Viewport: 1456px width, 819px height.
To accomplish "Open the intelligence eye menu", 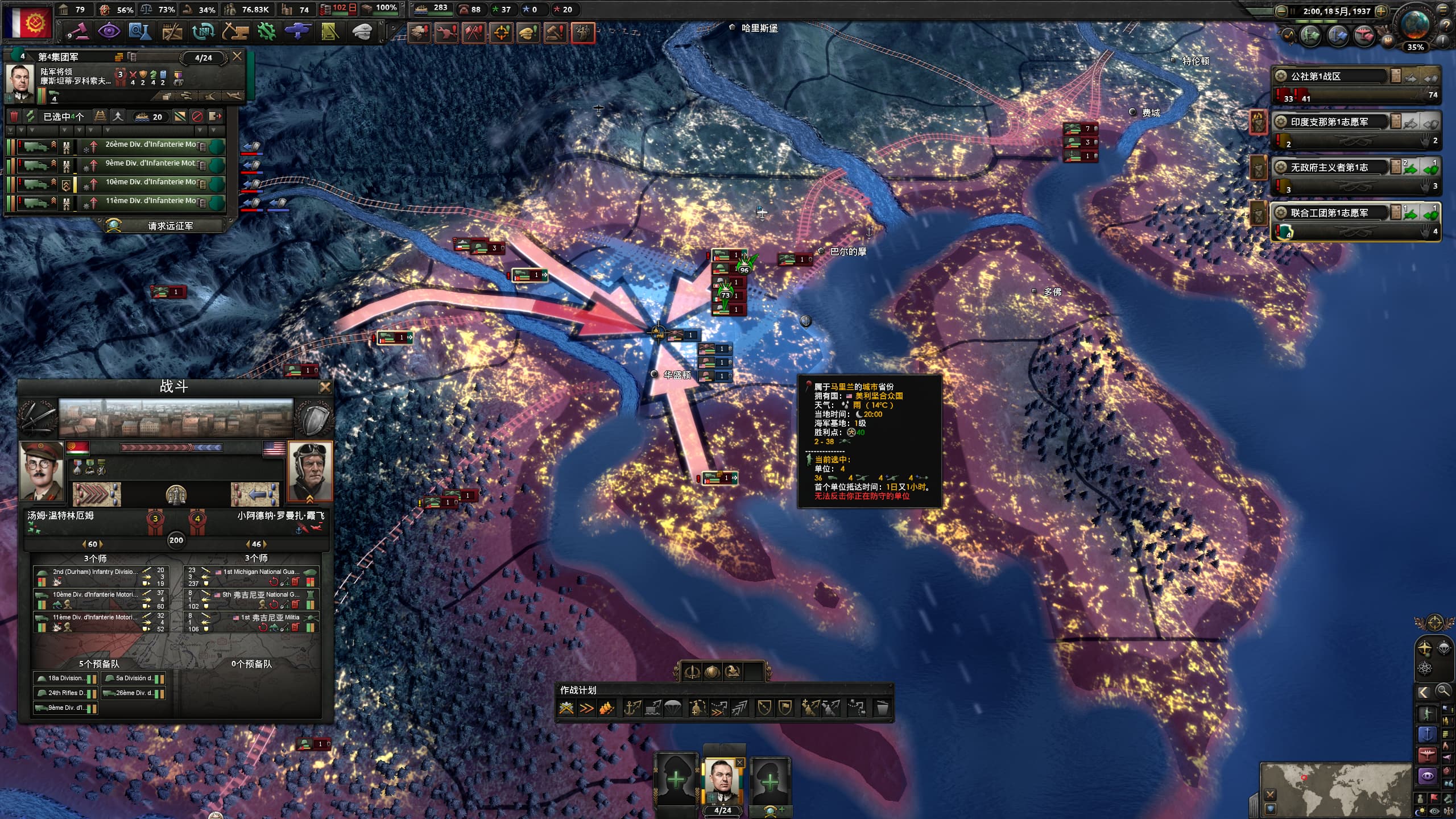I will [109, 31].
